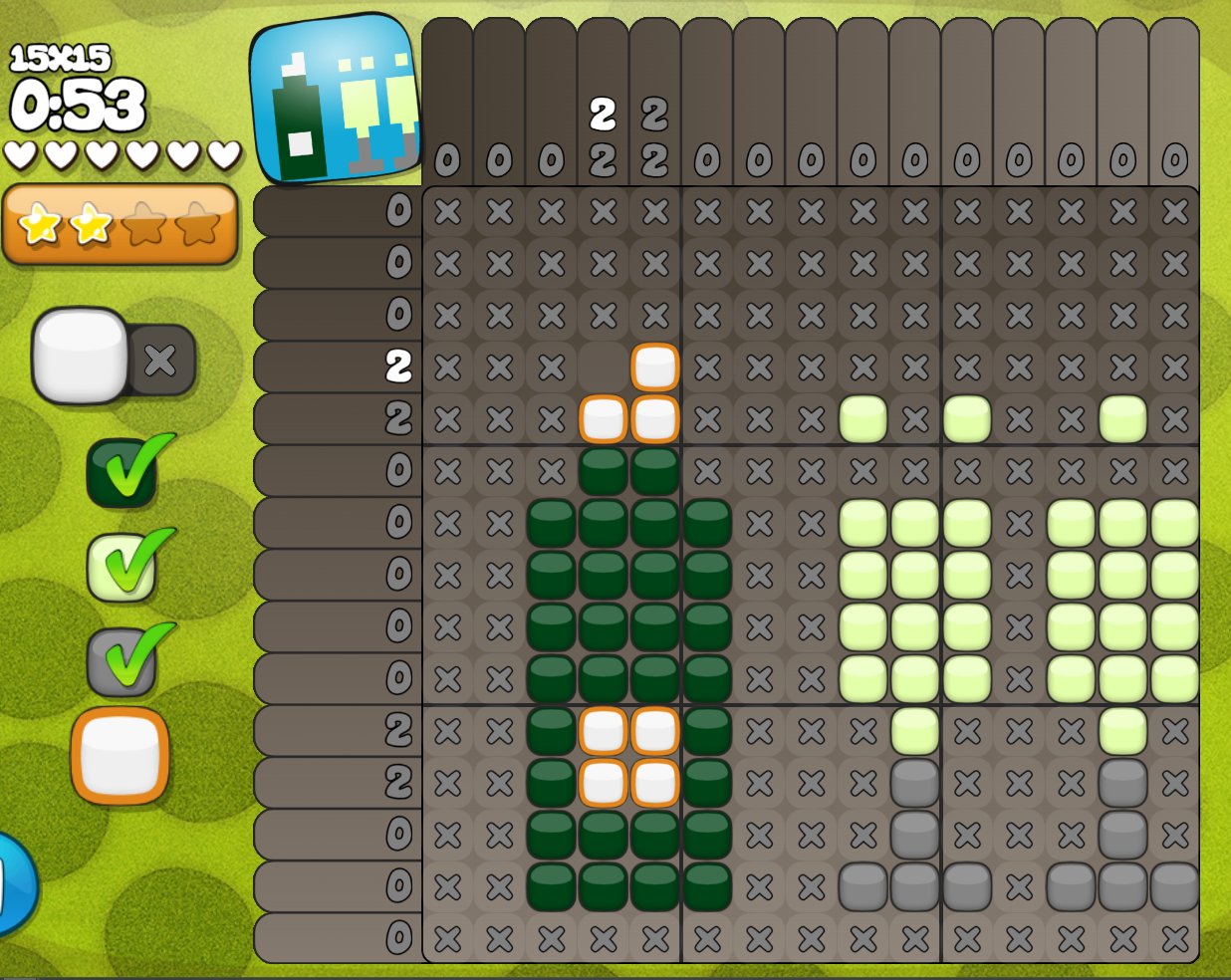The width and height of the screenshot is (1231, 980).
Task: Choose the fill block beside the X marker
Action: click(x=80, y=356)
